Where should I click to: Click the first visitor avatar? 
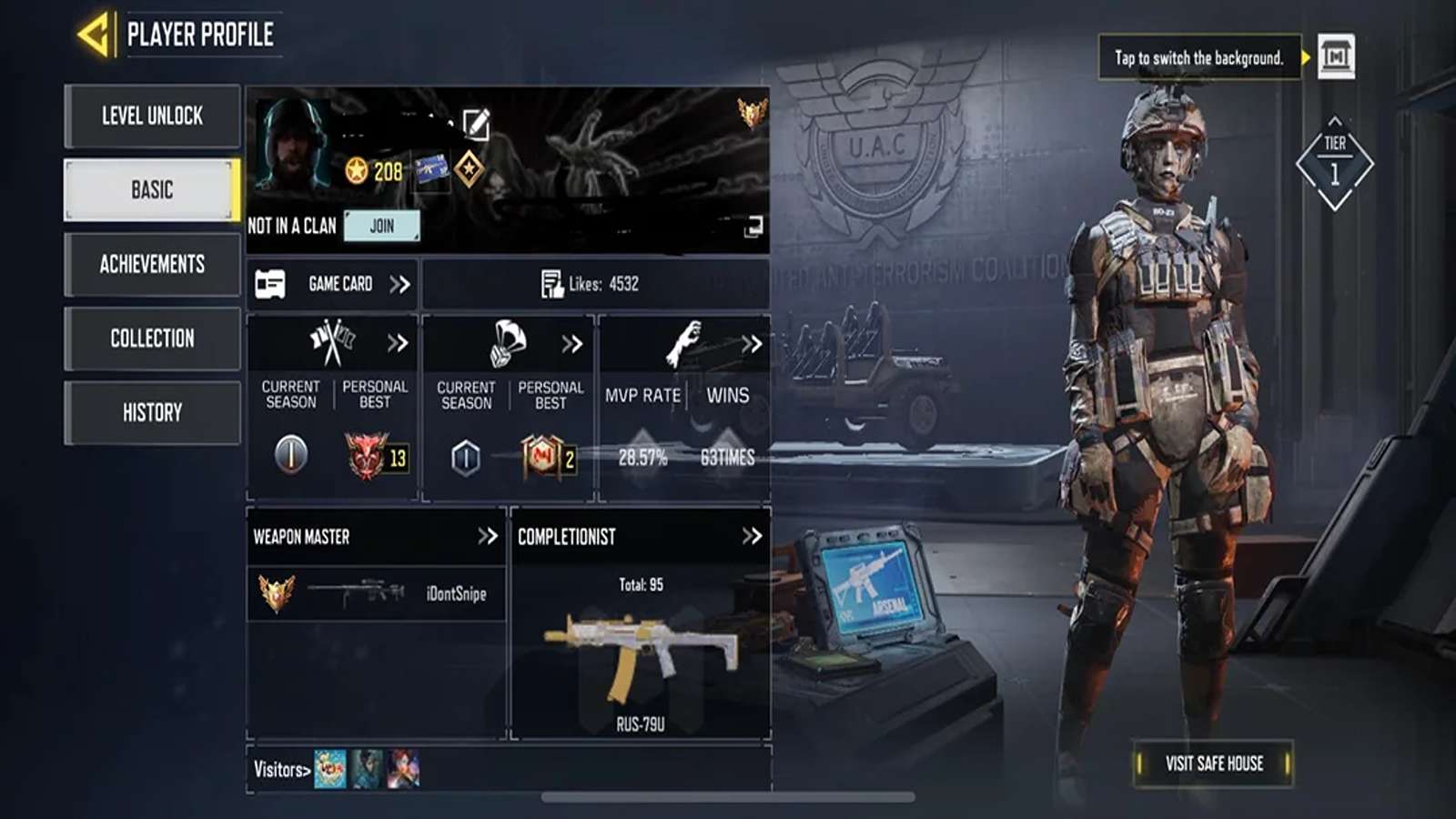pyautogui.click(x=329, y=769)
